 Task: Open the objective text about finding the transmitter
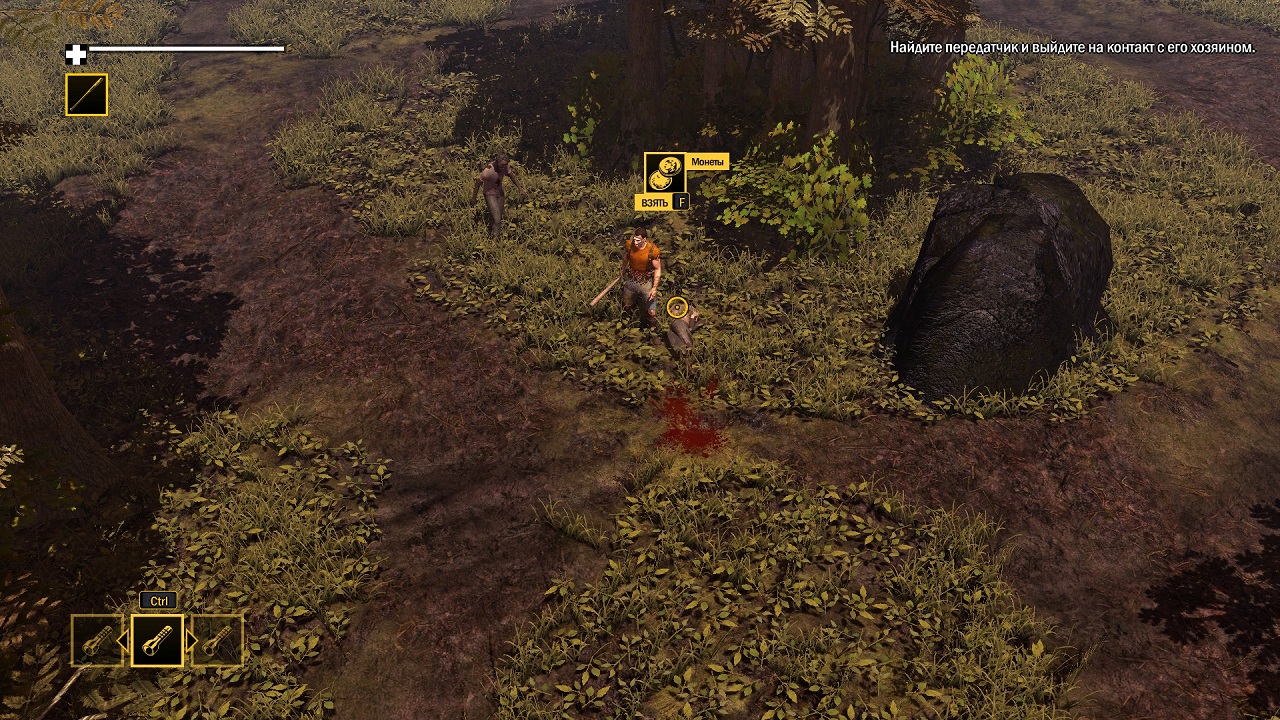tap(1072, 47)
